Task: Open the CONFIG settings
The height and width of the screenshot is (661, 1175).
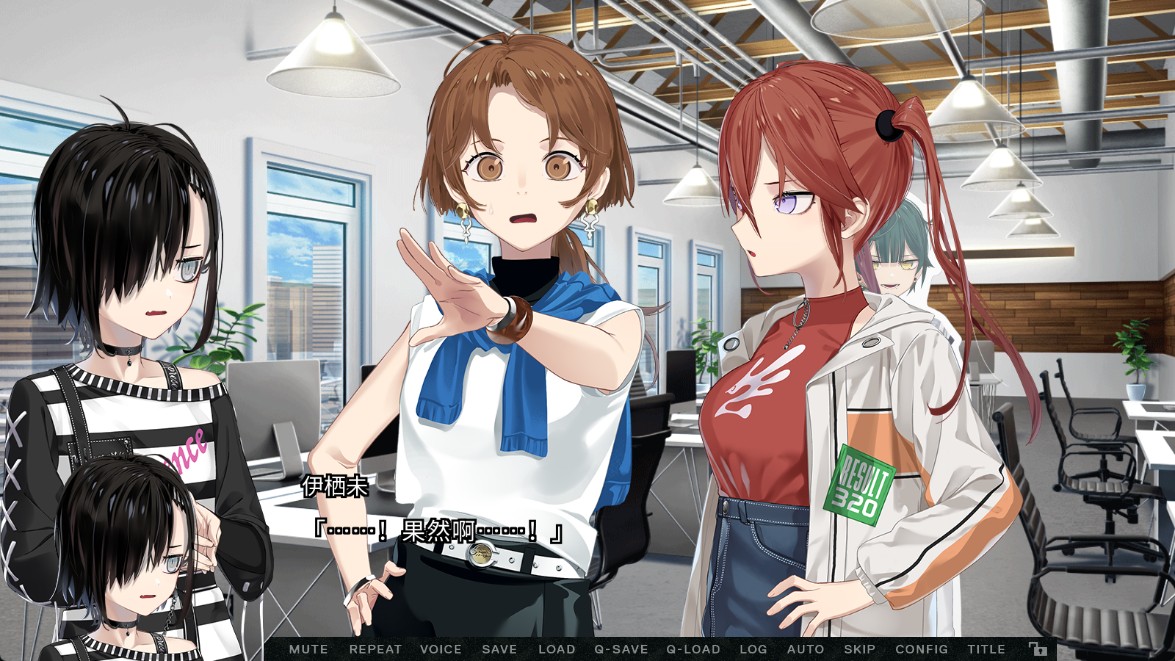Action: pyautogui.click(x=921, y=649)
